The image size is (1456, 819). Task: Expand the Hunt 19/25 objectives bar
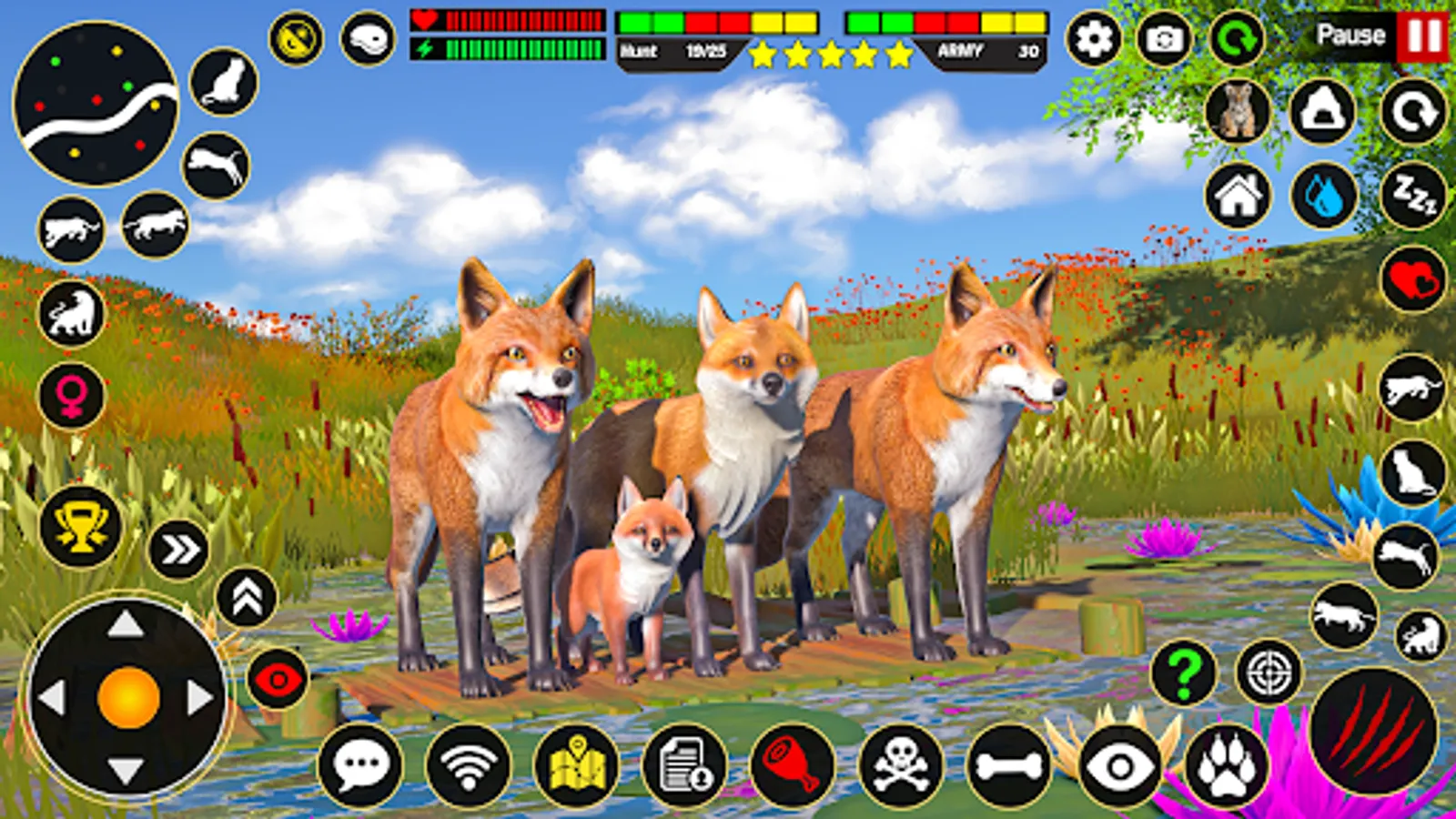(678, 50)
